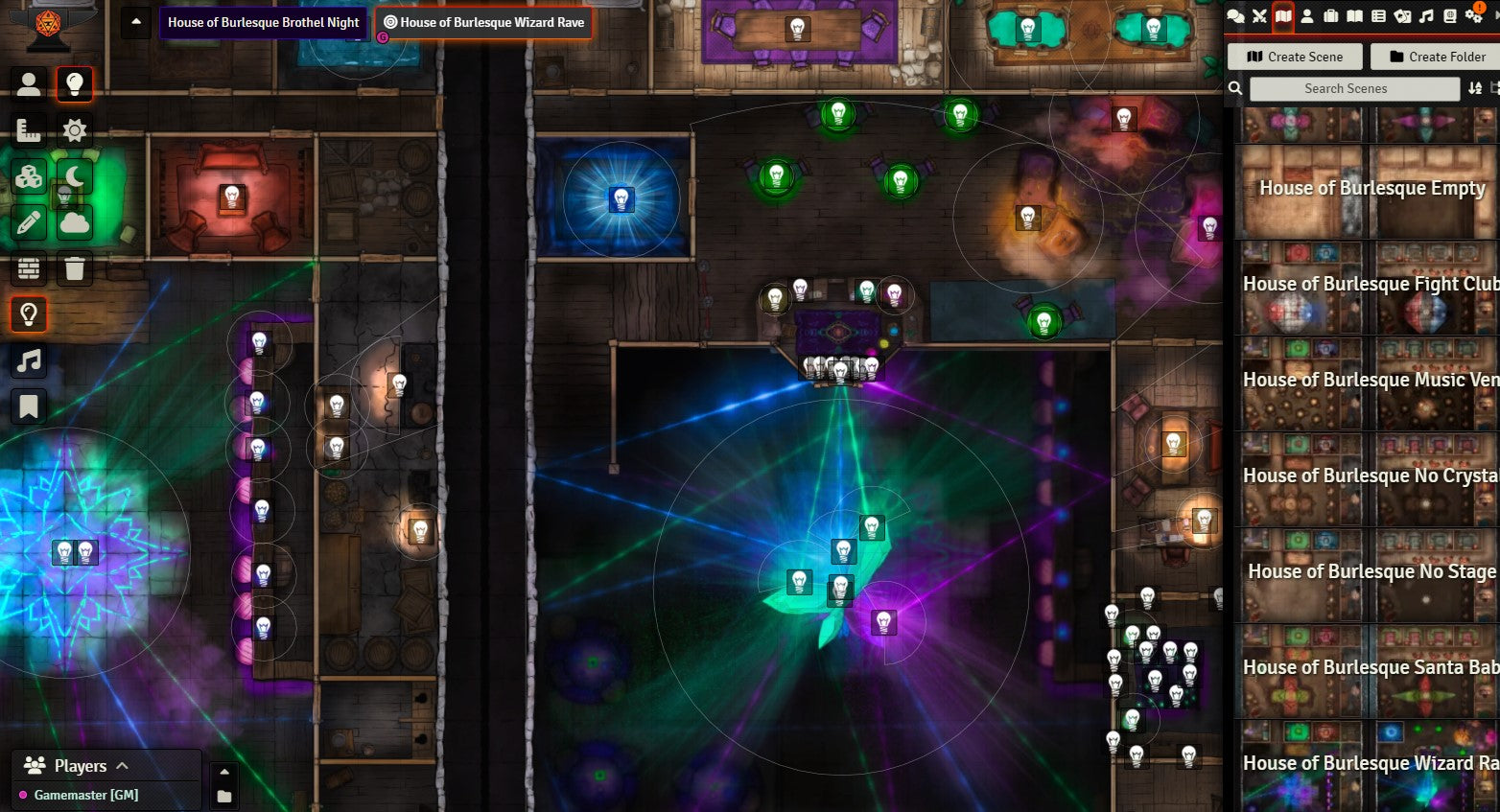Collapse the scene navigation bar arrow

[x=136, y=22]
